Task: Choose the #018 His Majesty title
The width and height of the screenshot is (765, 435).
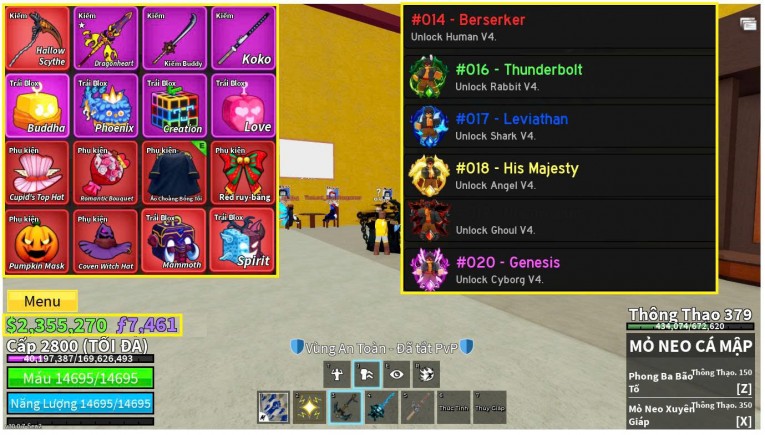Action: 559,176
